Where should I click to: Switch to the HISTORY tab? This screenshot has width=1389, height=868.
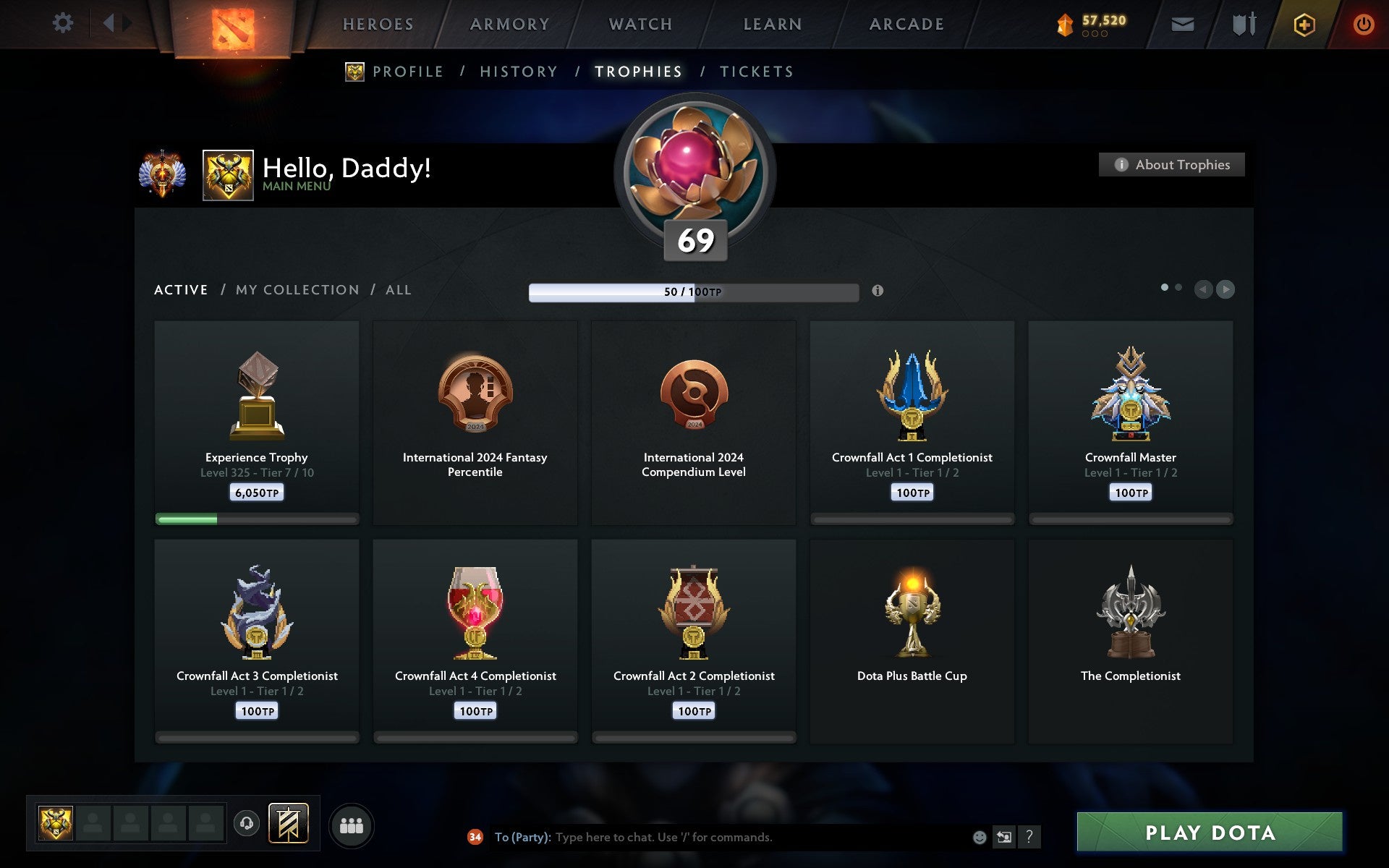519,72
